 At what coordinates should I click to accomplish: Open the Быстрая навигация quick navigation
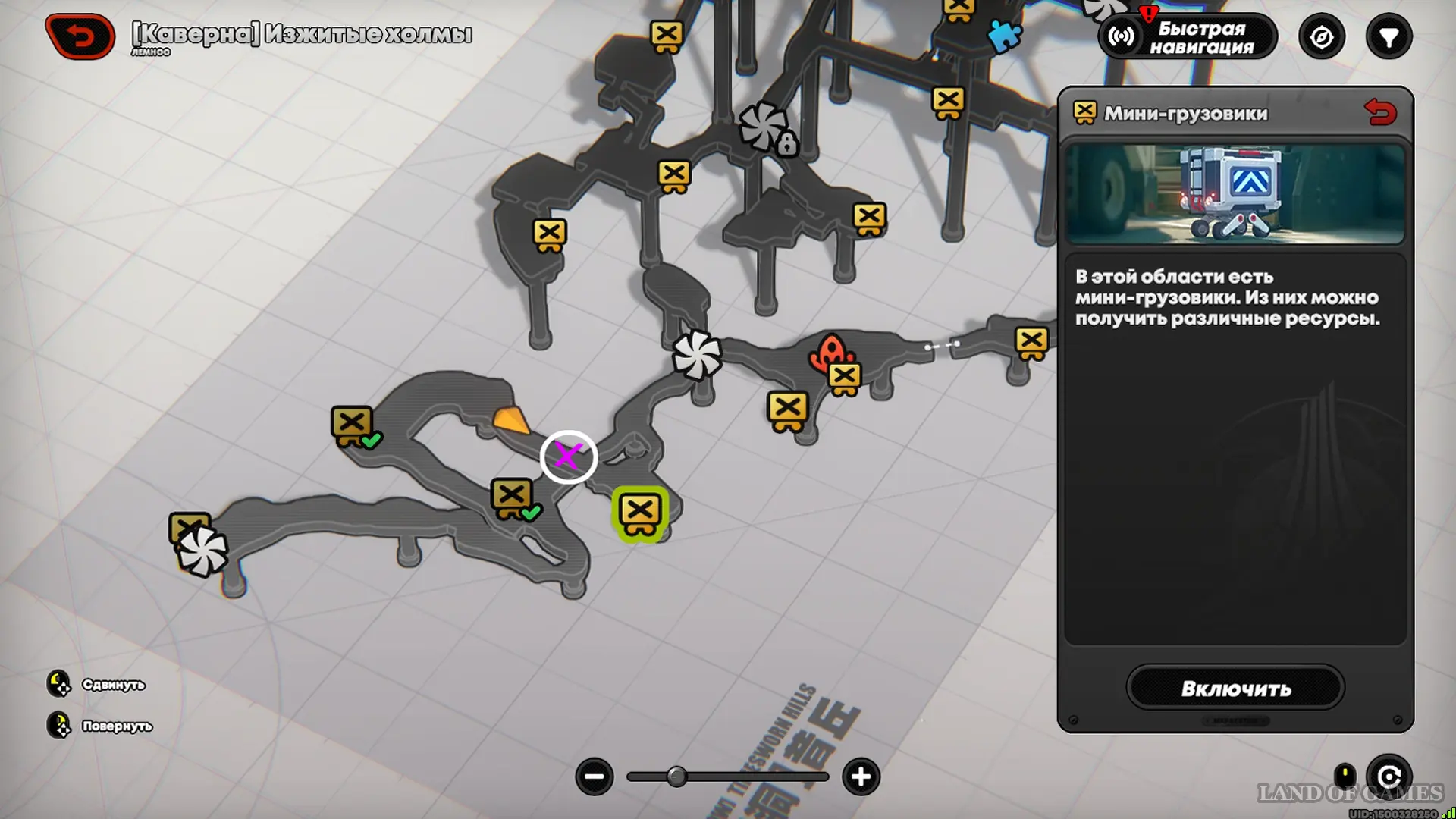(1188, 36)
